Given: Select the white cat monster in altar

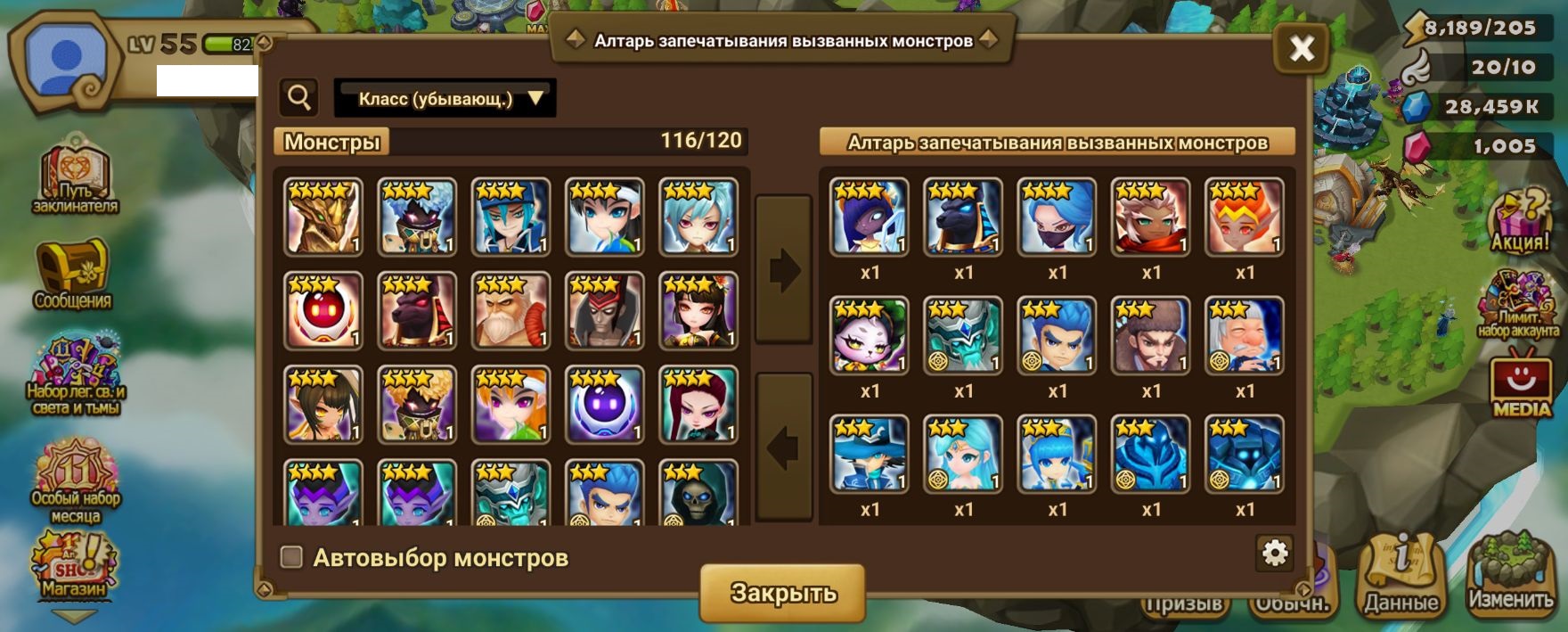Looking at the screenshot, I should pyautogui.click(x=870, y=335).
